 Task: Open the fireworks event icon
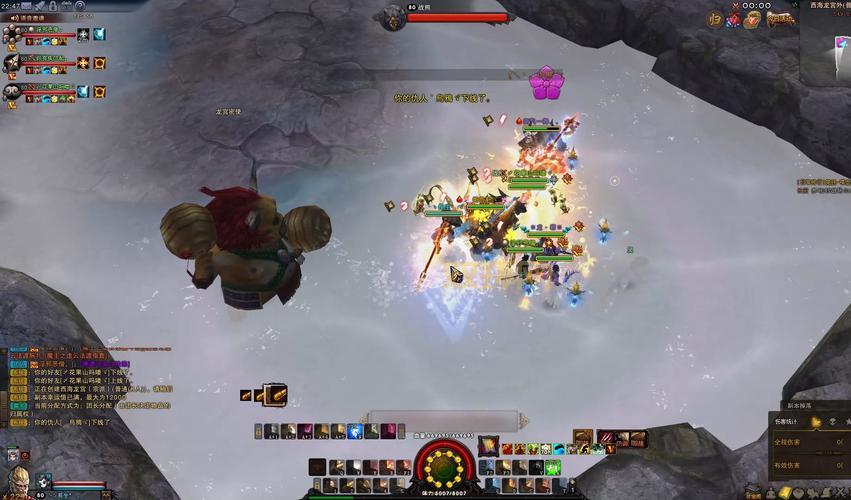click(x=734, y=18)
